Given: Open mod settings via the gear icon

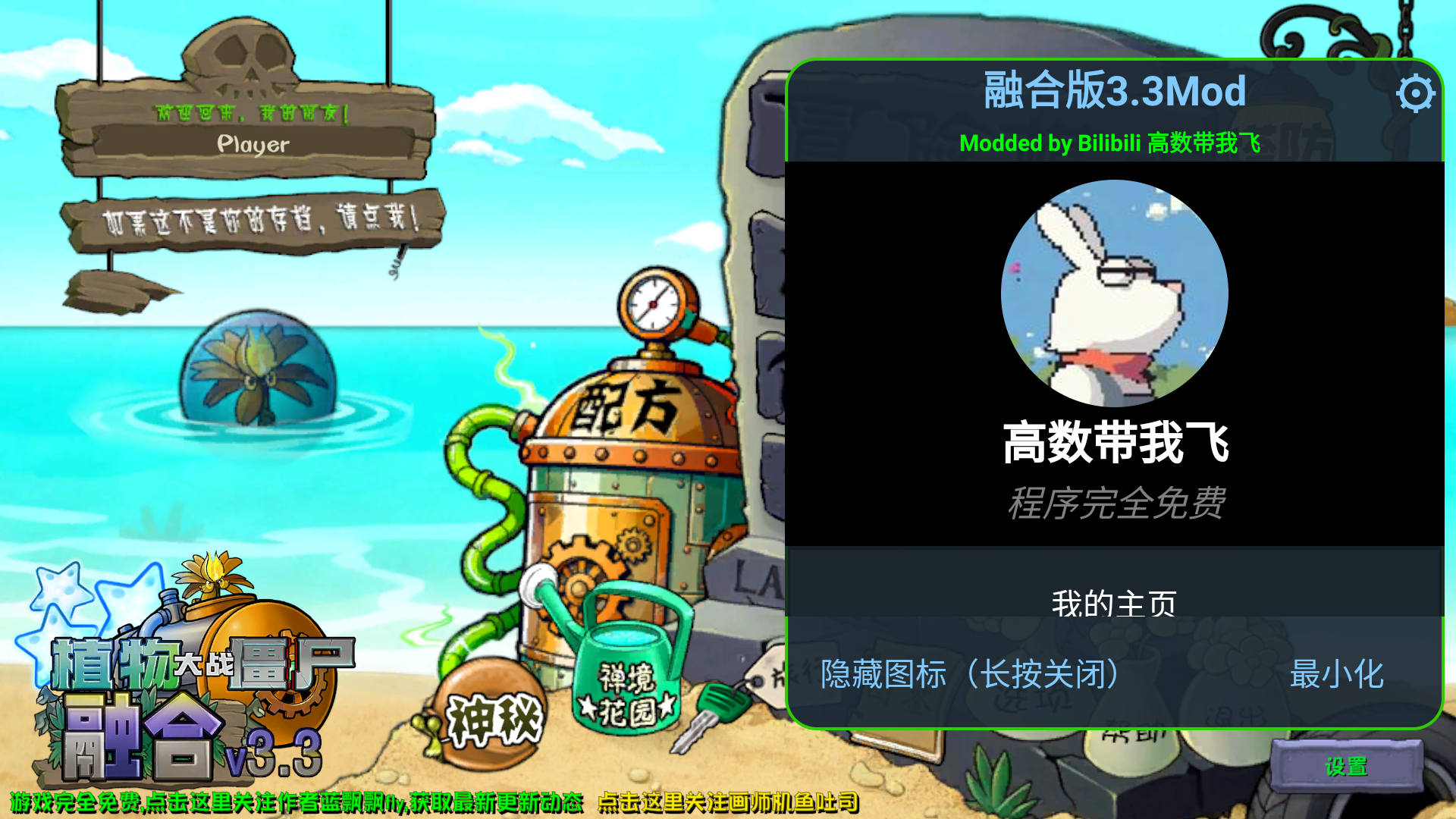Looking at the screenshot, I should pos(1415,94).
